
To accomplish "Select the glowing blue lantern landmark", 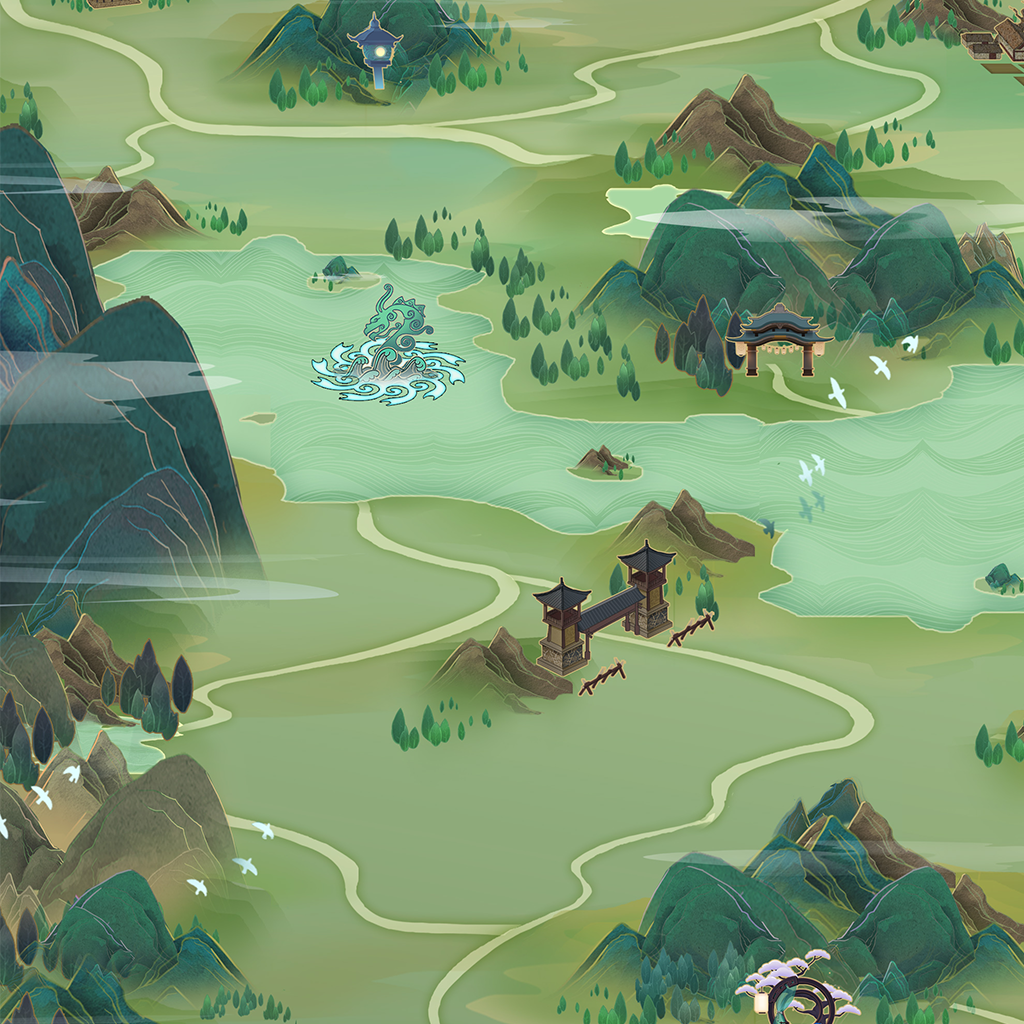I will coord(376,50).
